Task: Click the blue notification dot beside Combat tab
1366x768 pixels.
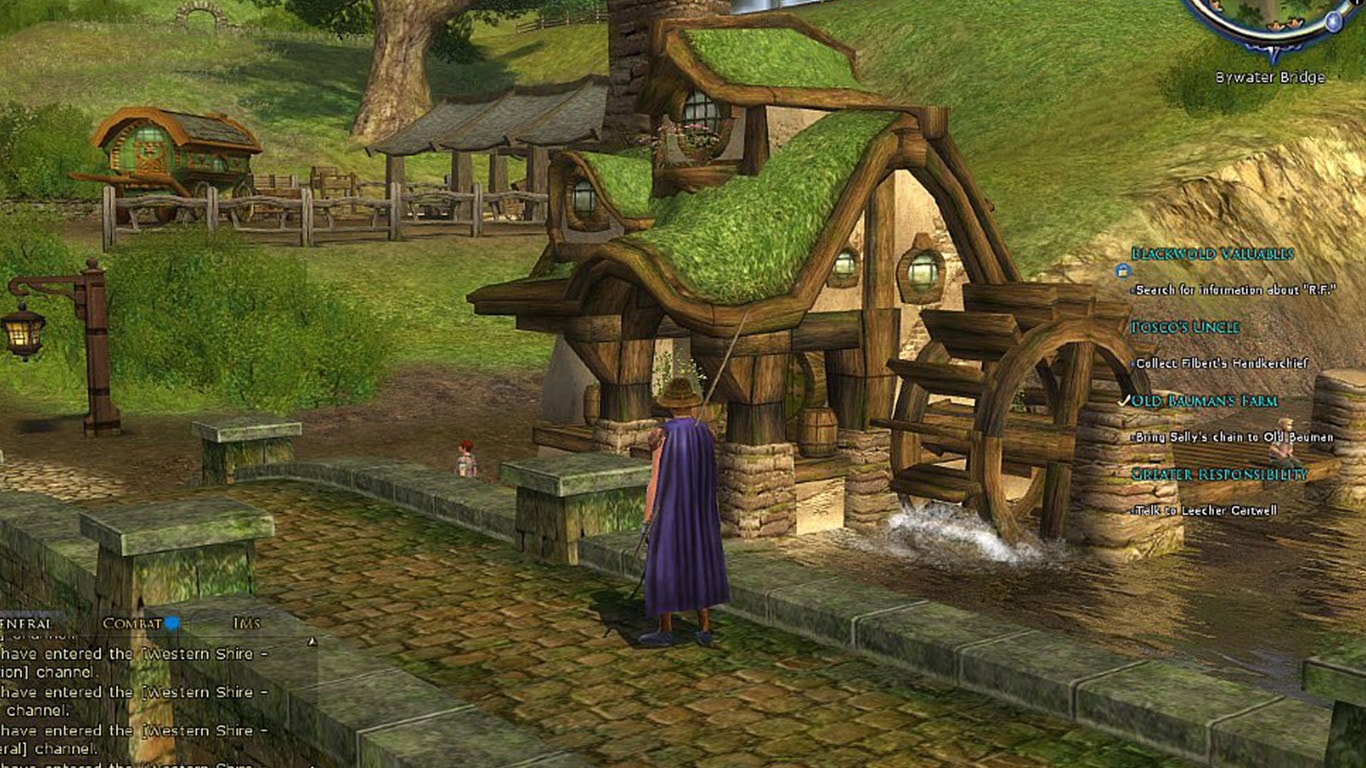Action: (172, 624)
